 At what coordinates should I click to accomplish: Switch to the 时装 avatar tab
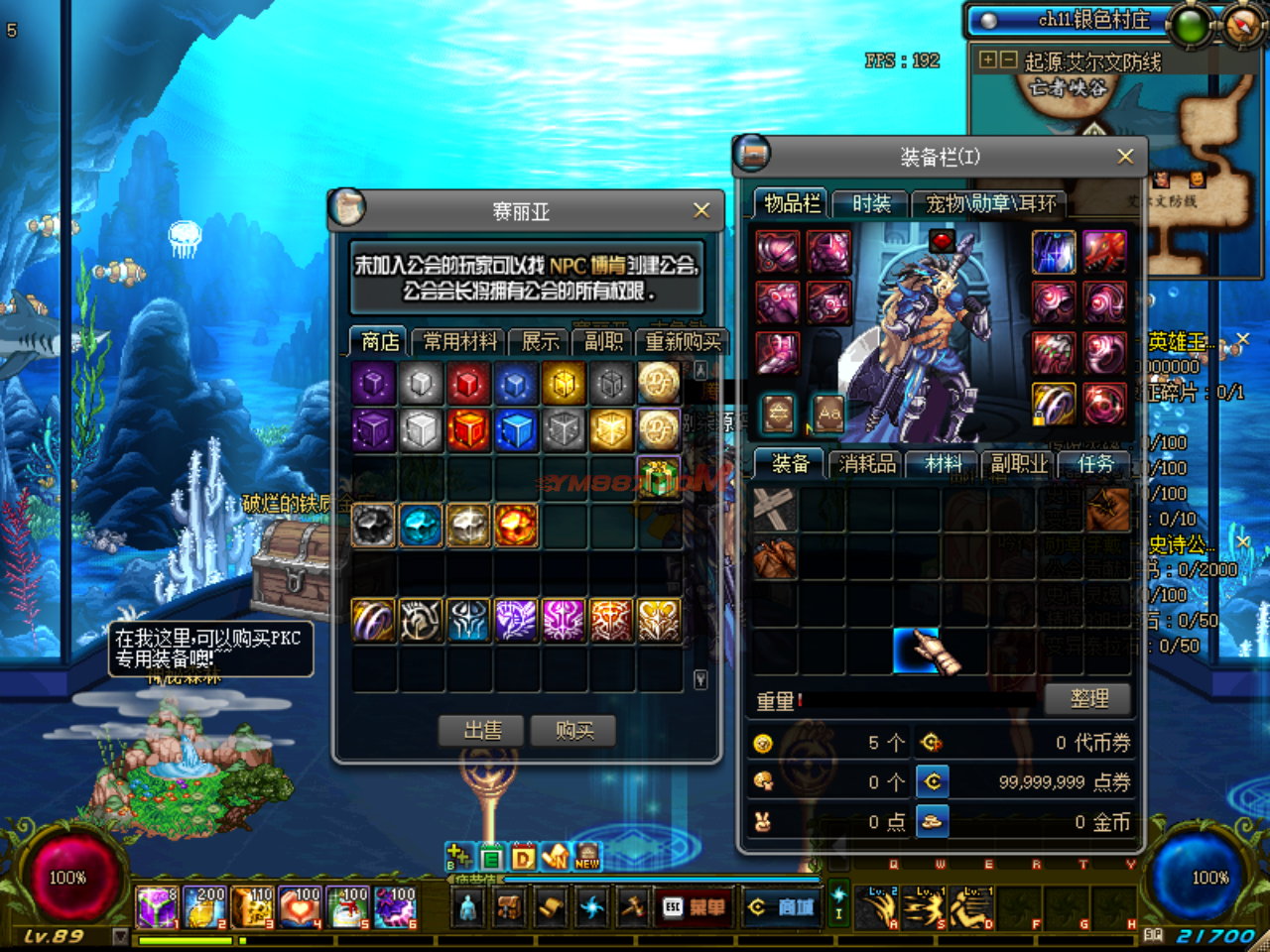click(x=871, y=204)
